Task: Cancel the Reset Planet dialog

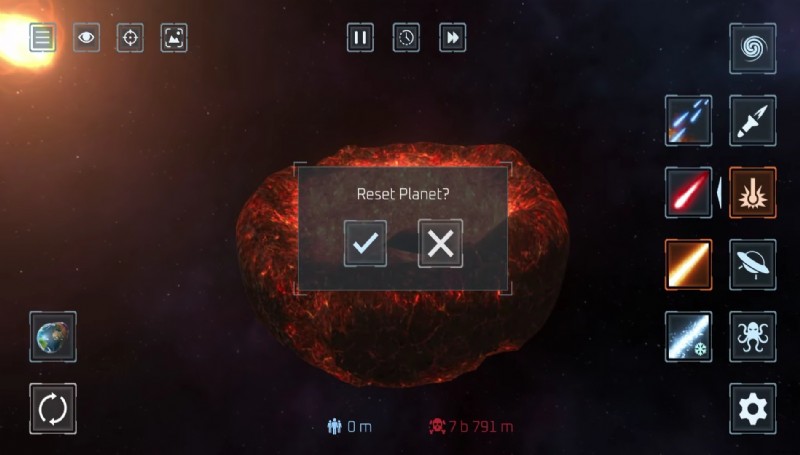Action: click(440, 243)
